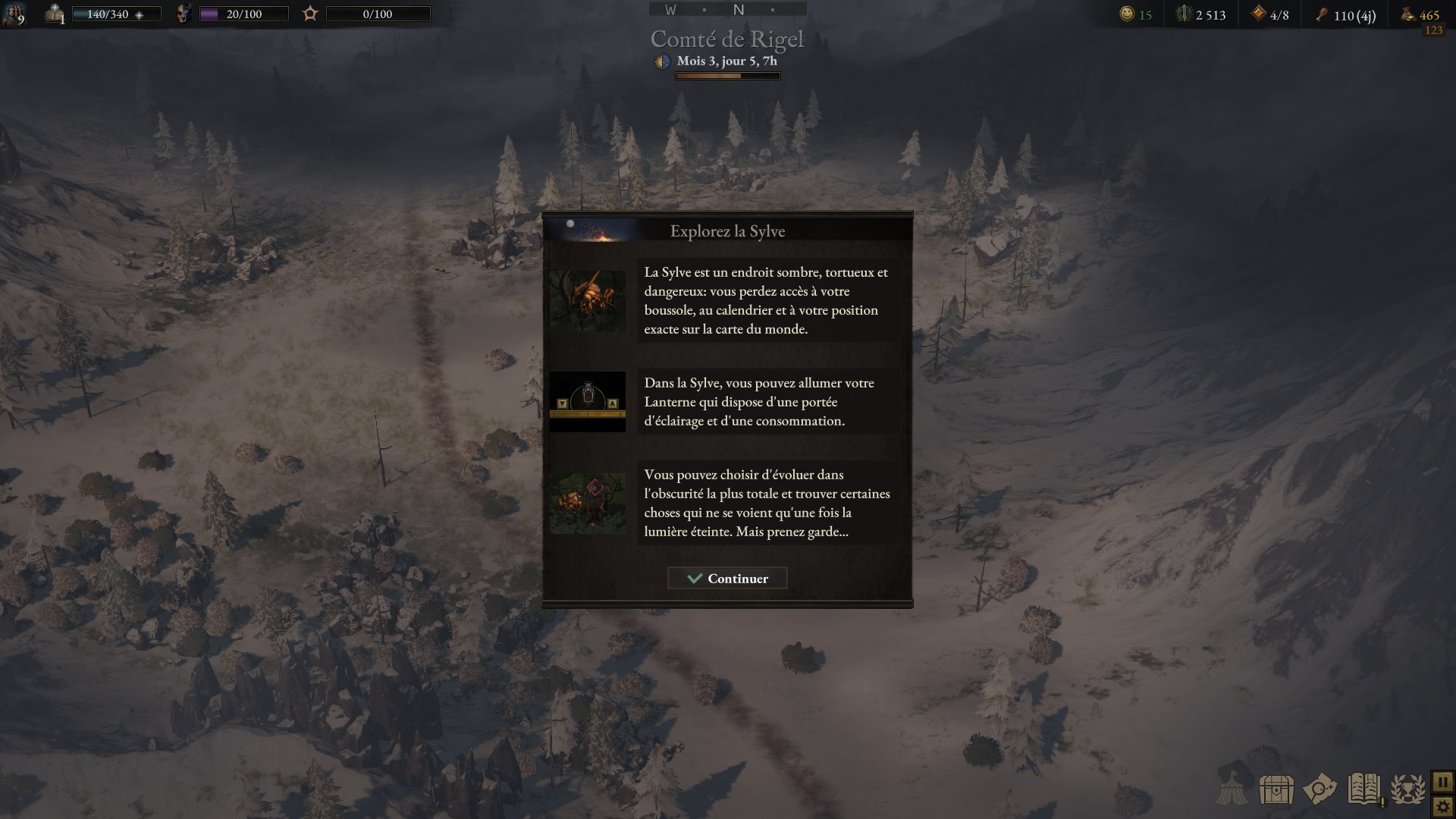
Task: Select the character portrait at top left
Action: coord(13,14)
